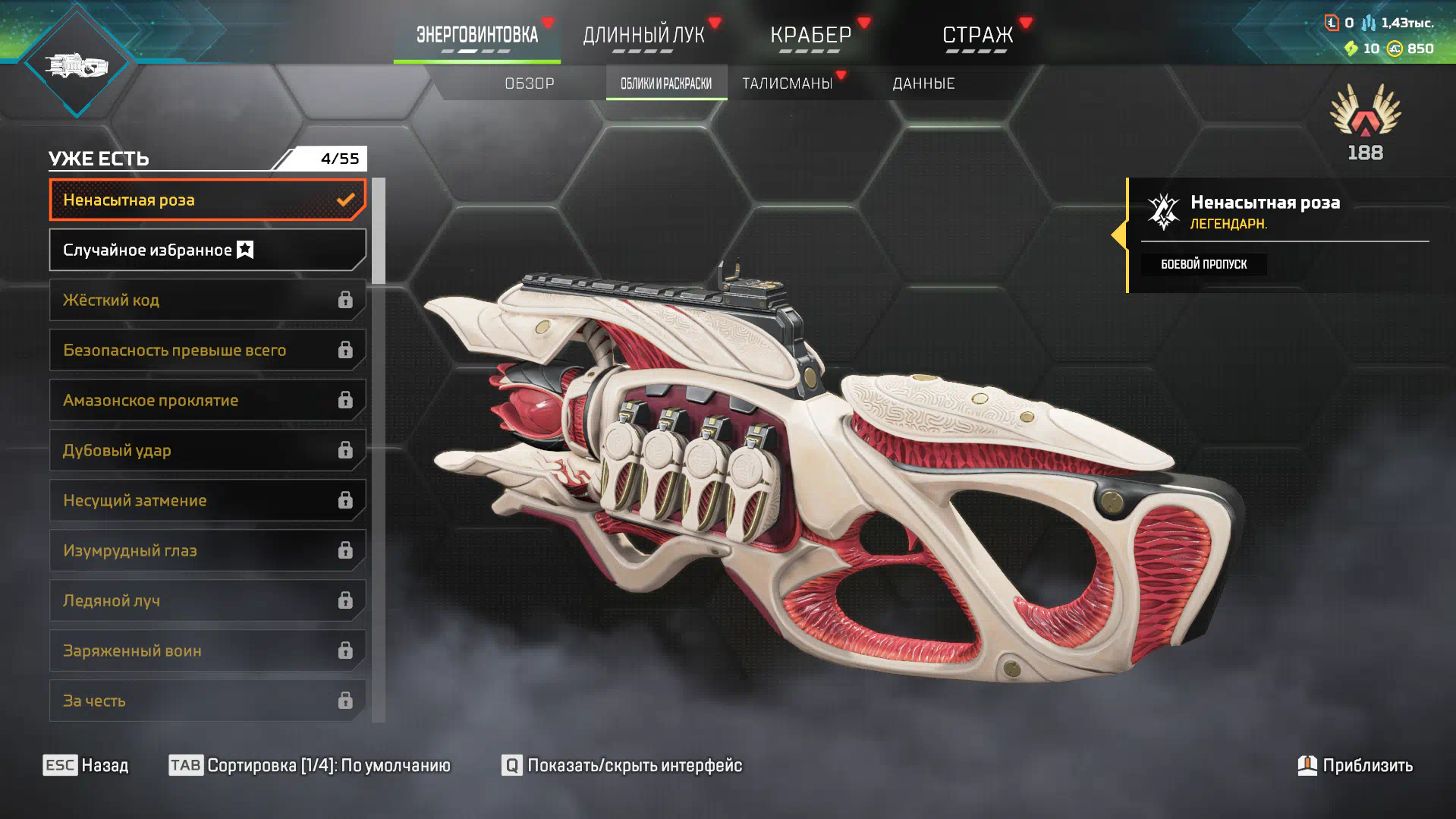Show the ДАННЫЕ sub-tab
The image size is (1456, 819).
click(923, 83)
